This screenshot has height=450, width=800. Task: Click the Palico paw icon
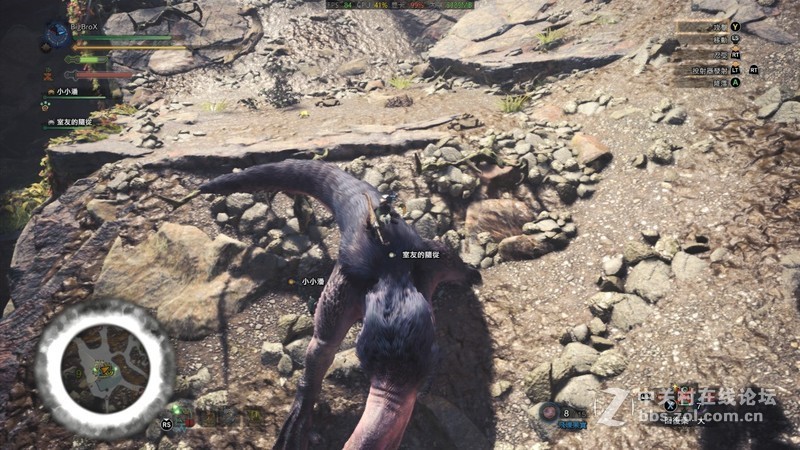(x=46, y=104)
